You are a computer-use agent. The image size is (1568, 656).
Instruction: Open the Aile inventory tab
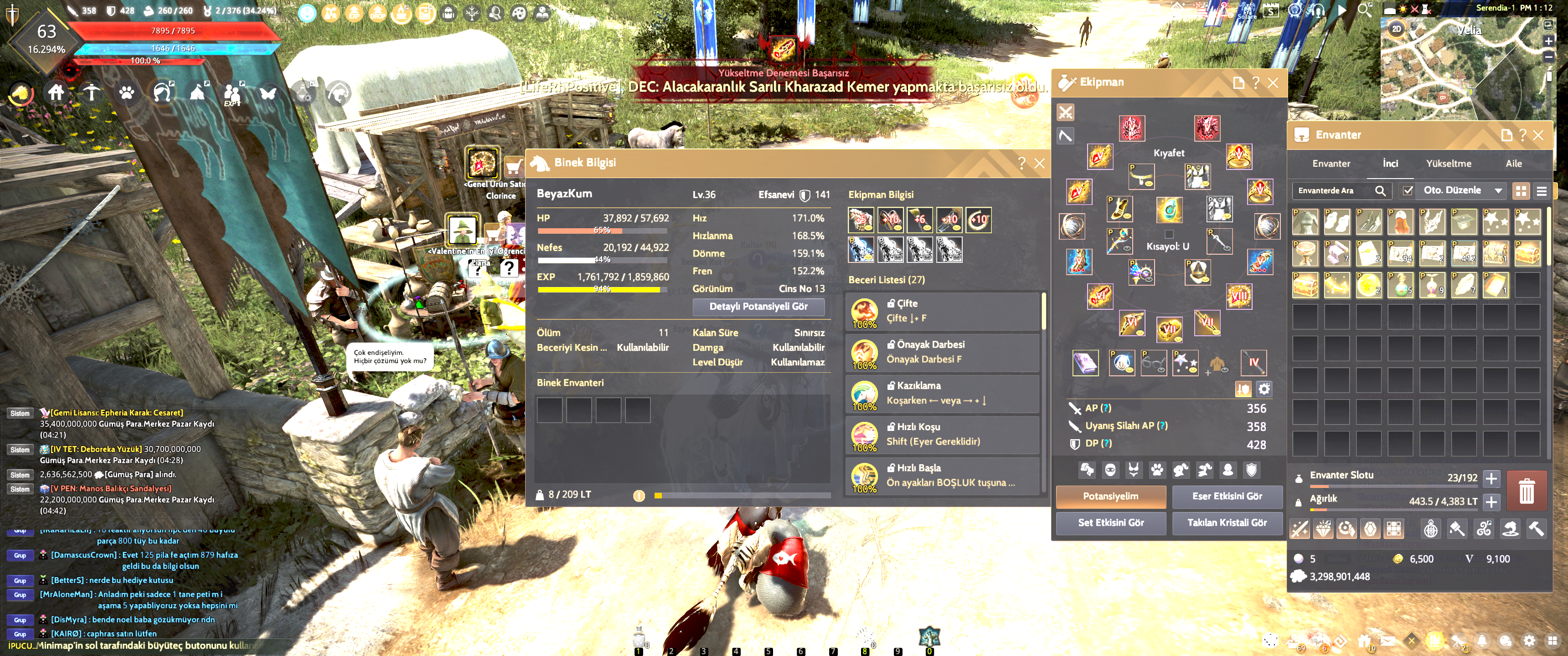1513,164
